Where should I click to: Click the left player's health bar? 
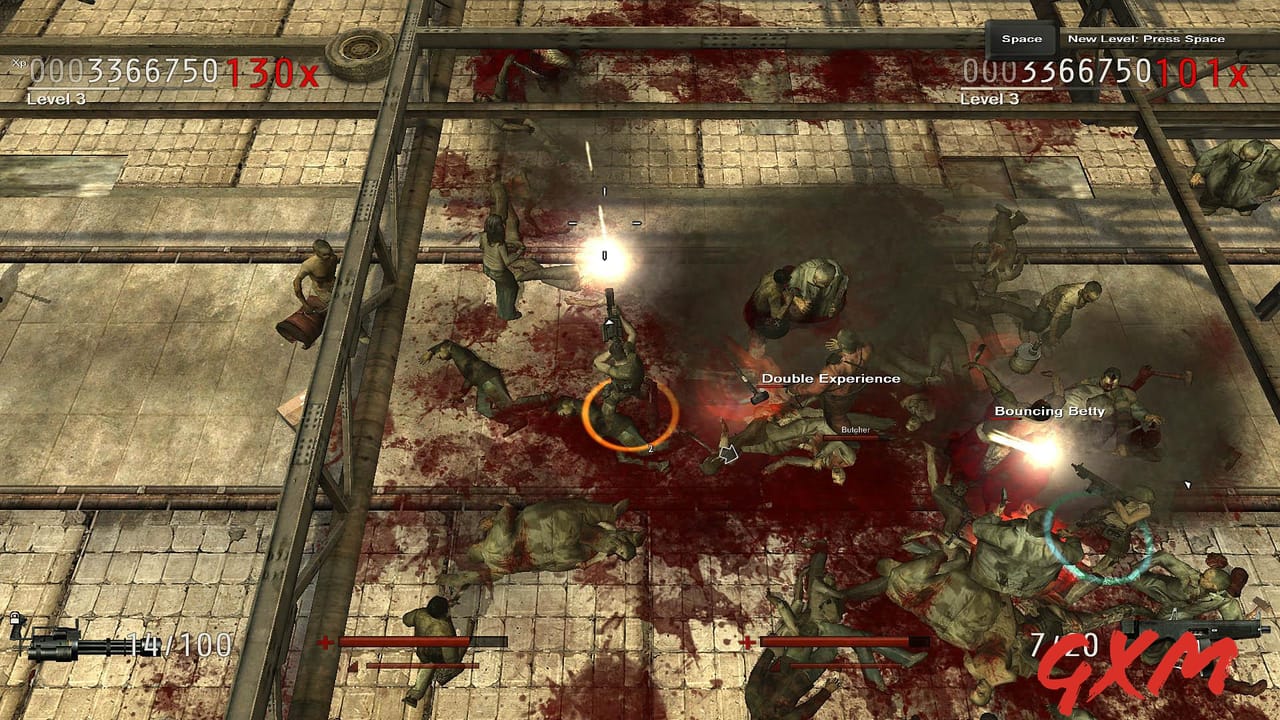420,641
